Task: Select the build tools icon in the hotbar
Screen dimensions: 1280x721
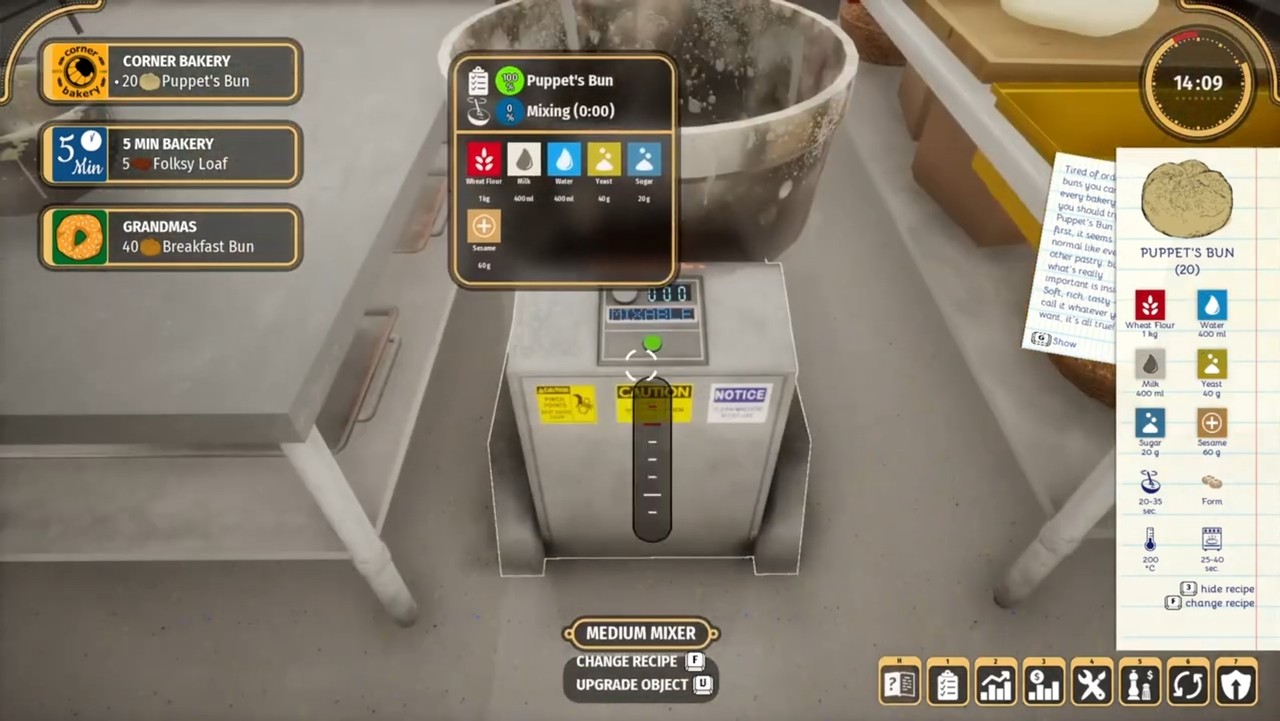Action: tap(1091, 681)
